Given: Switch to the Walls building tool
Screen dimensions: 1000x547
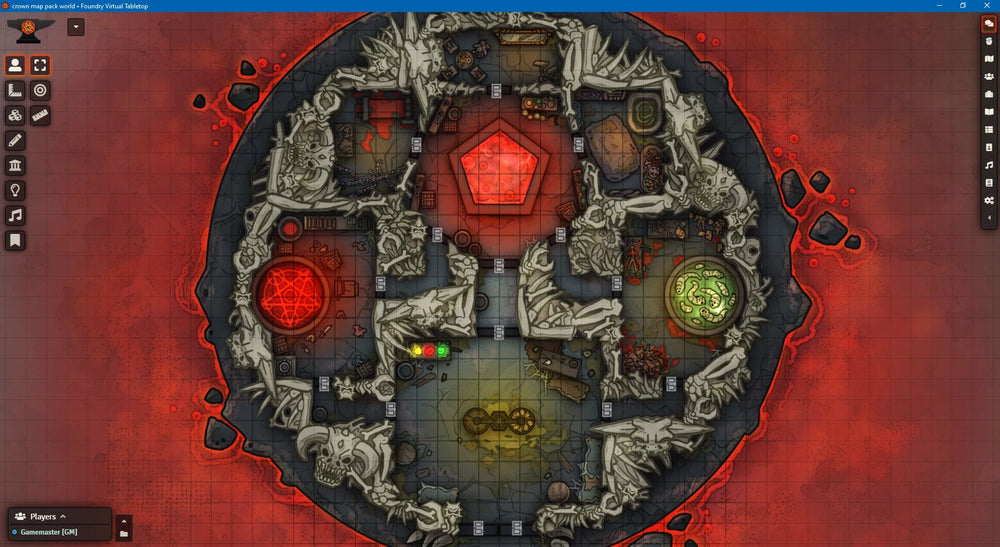Looking at the screenshot, I should point(15,166).
